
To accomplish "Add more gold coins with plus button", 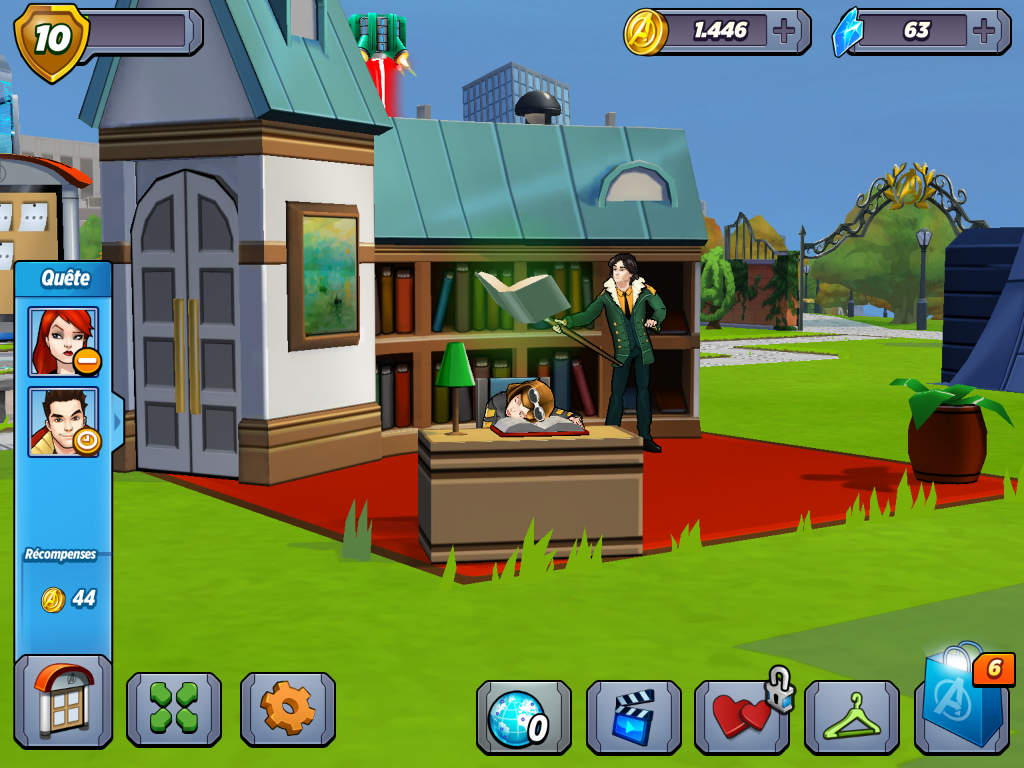I will point(785,31).
